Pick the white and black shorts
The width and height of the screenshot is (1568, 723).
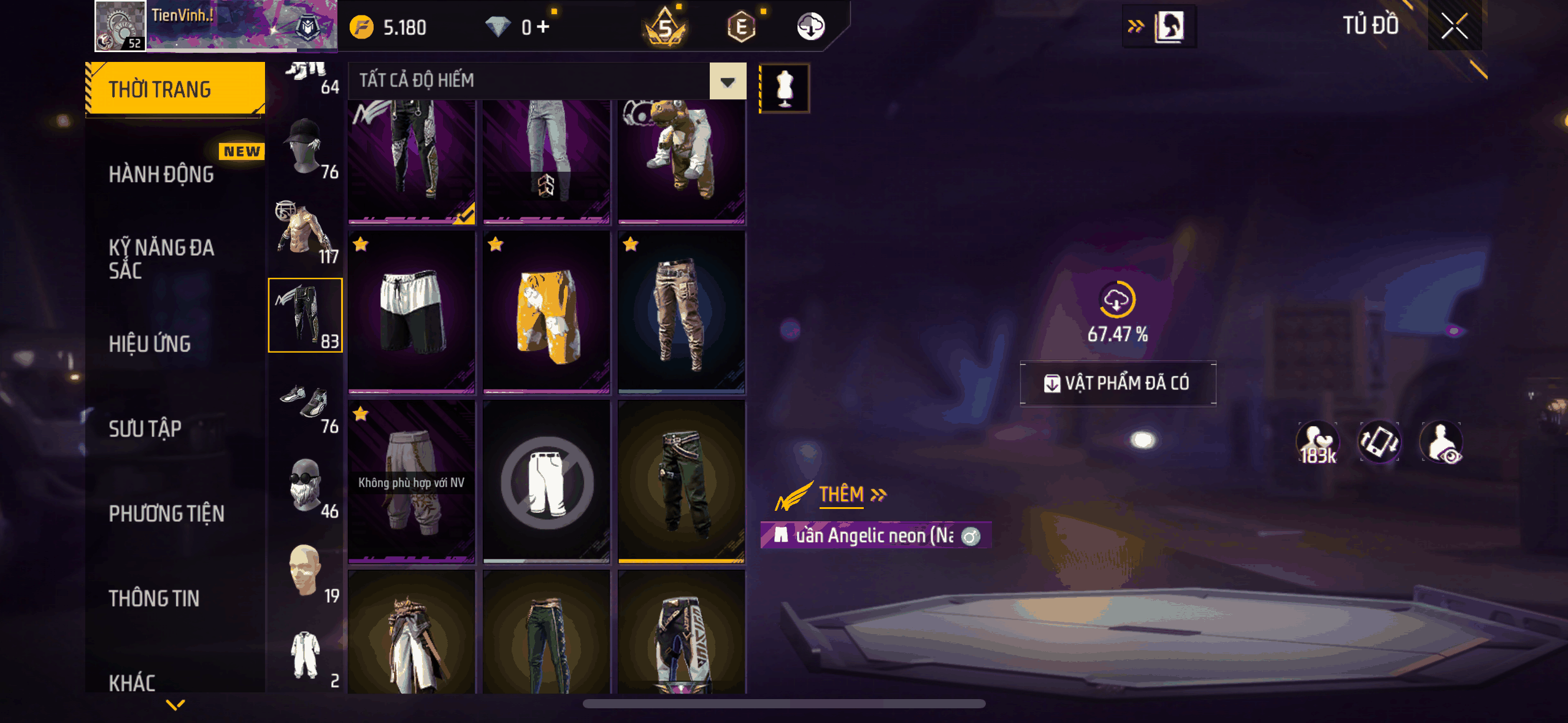point(412,312)
